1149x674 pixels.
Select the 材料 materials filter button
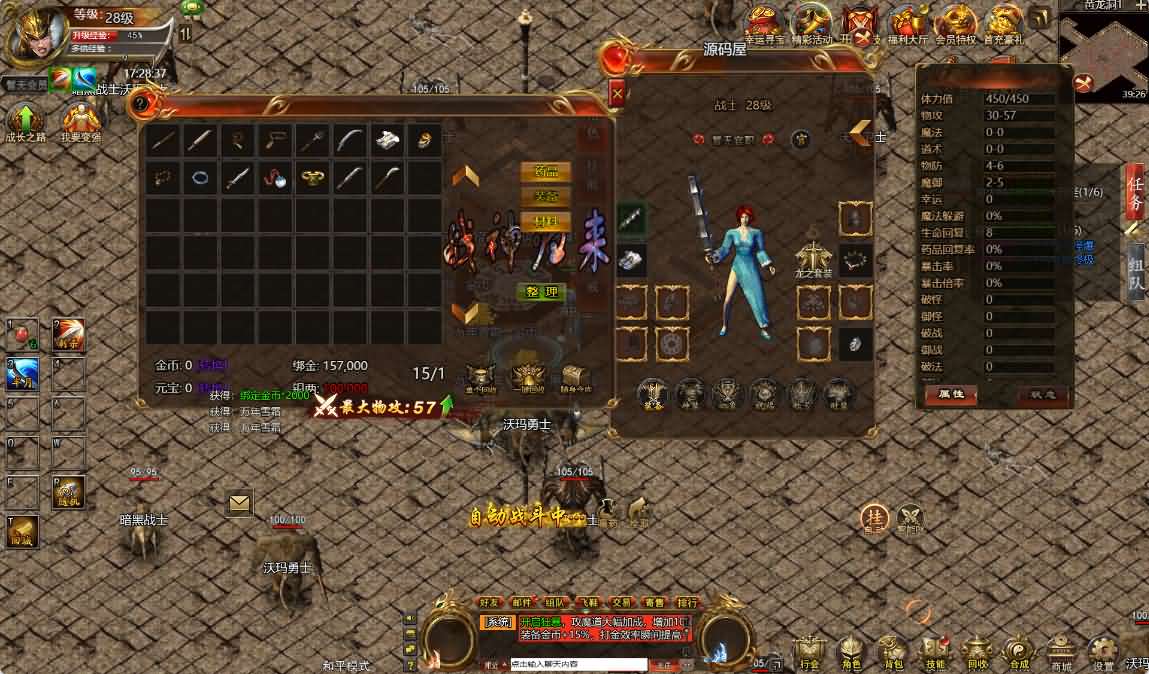pyautogui.click(x=545, y=221)
